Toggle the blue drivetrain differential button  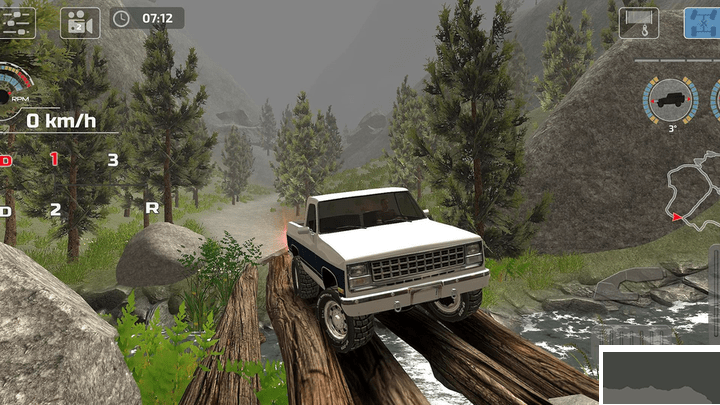pyautogui.click(x=702, y=22)
